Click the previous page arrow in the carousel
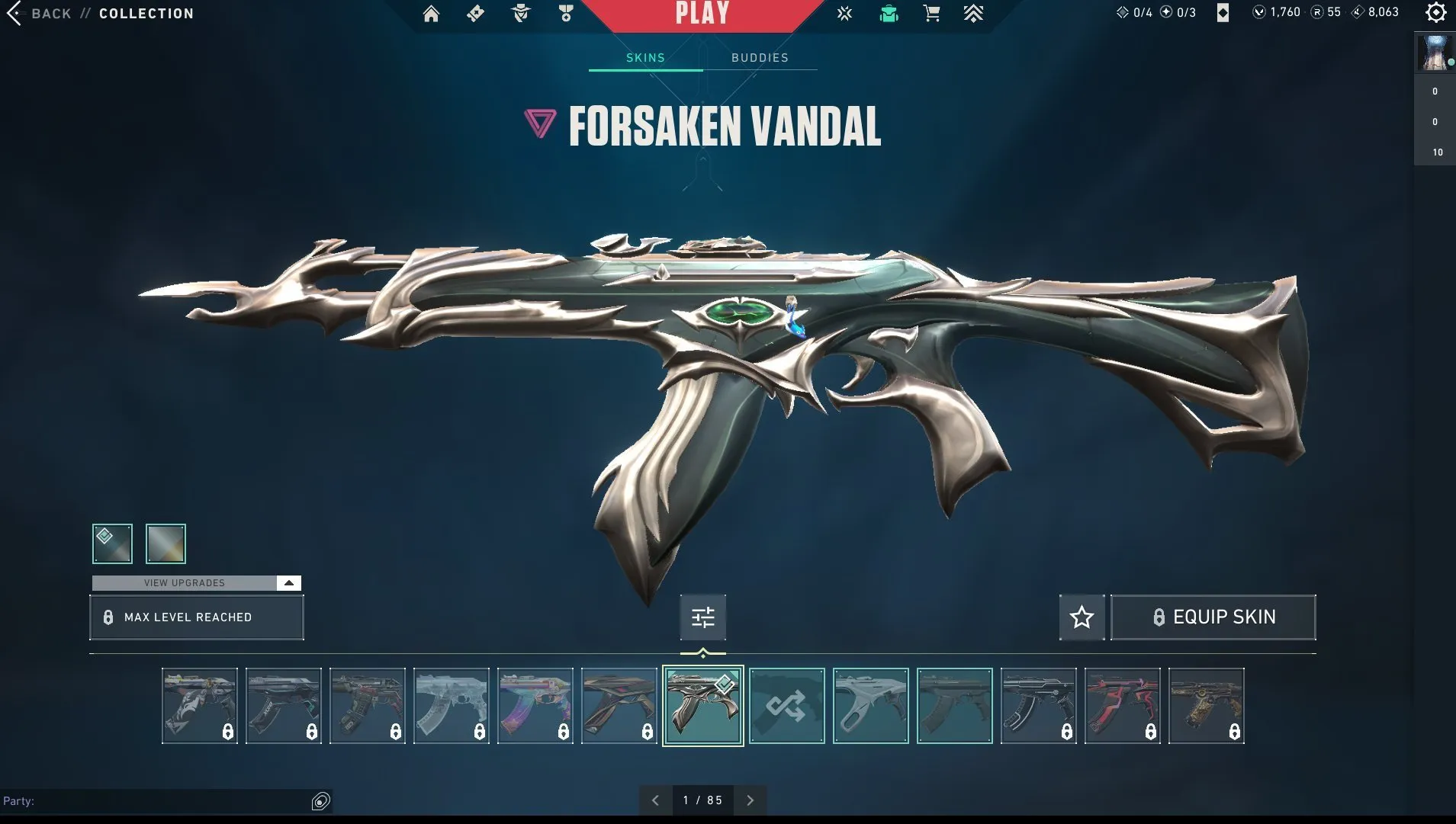Viewport: 1456px width, 824px height. (654, 800)
